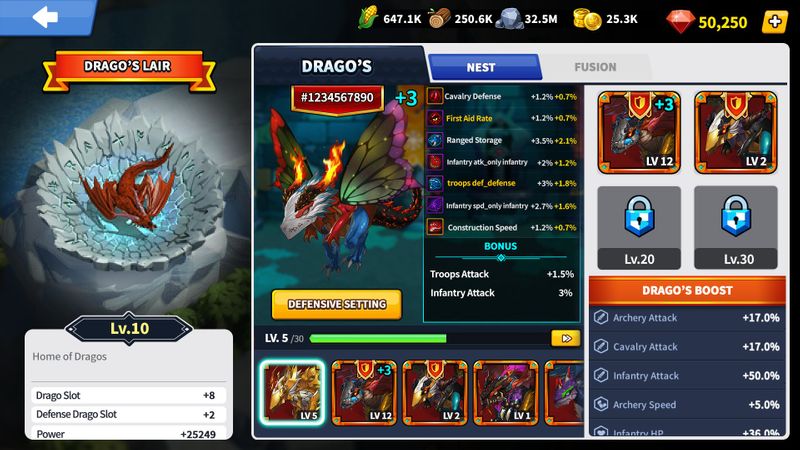
Task: Choose the LV 1 drago thumbnail
Action: pyautogui.click(x=506, y=392)
